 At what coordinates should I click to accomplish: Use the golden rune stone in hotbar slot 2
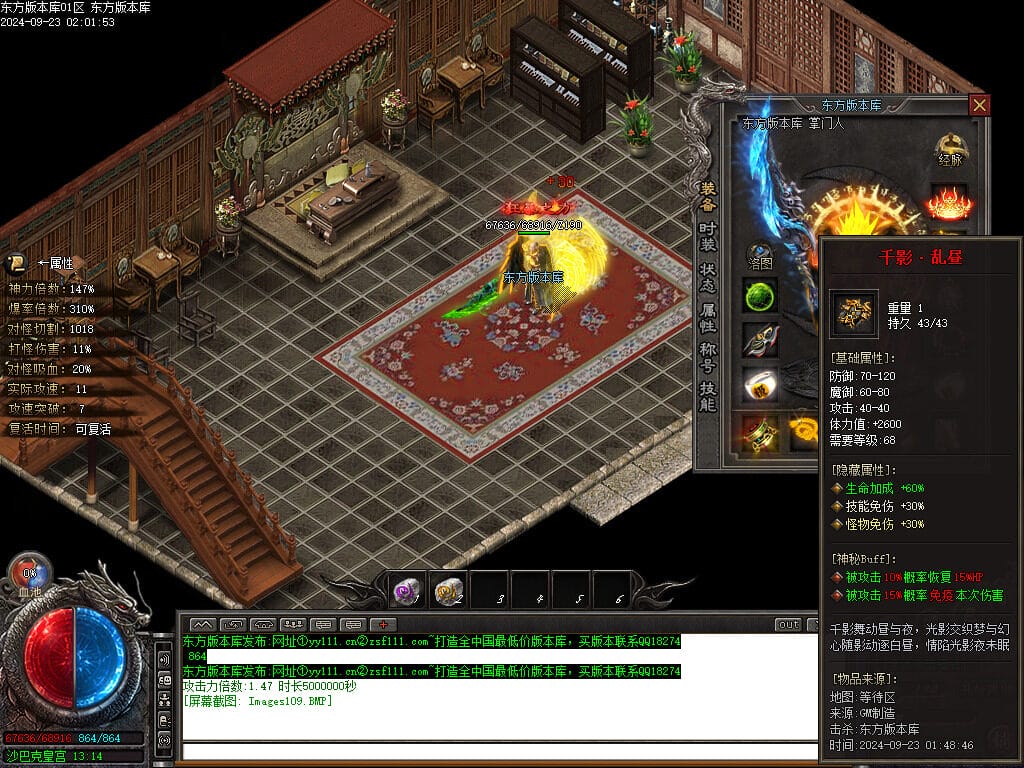(449, 591)
